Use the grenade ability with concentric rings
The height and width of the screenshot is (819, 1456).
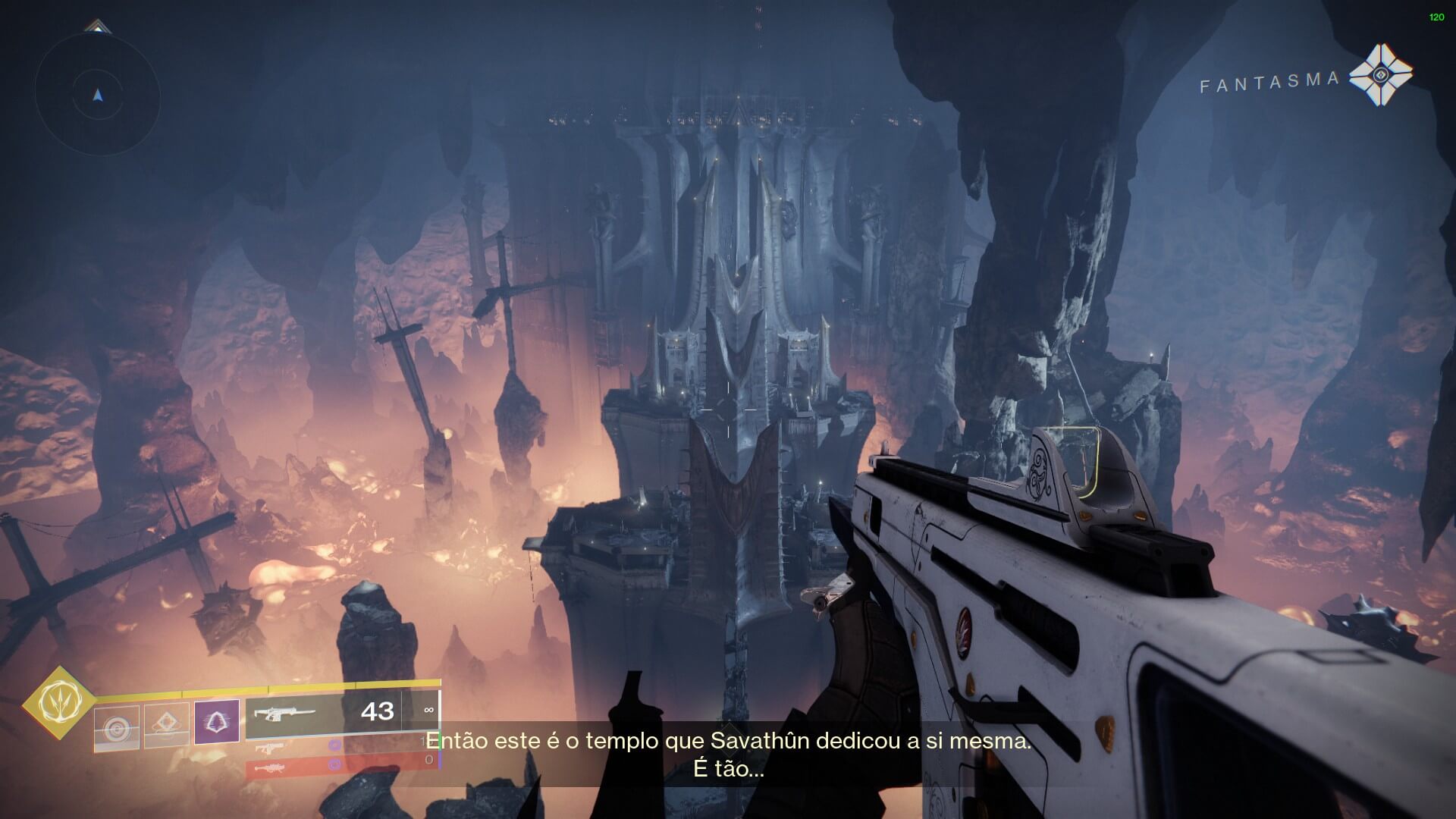click(x=117, y=729)
